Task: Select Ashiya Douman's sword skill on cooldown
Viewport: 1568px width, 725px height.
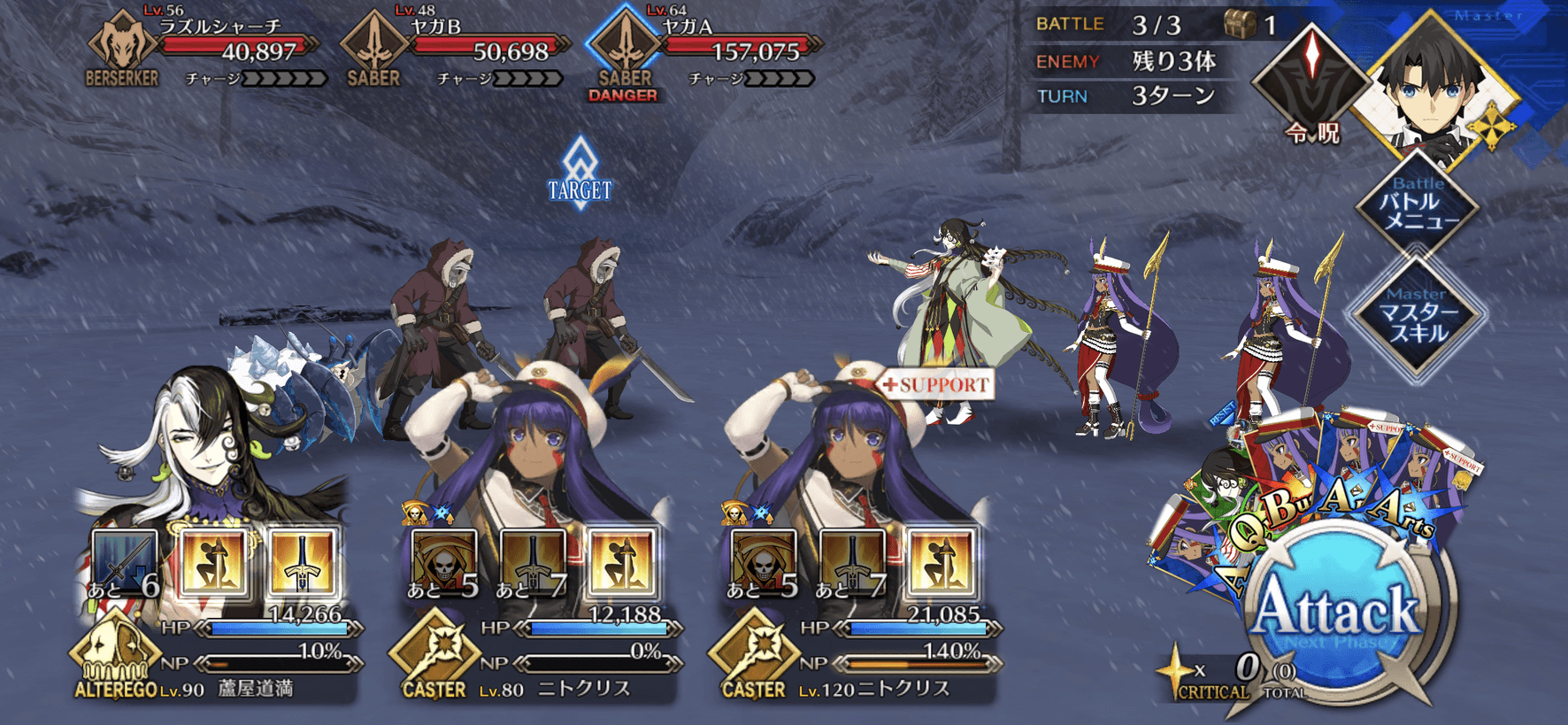Action: point(125,561)
